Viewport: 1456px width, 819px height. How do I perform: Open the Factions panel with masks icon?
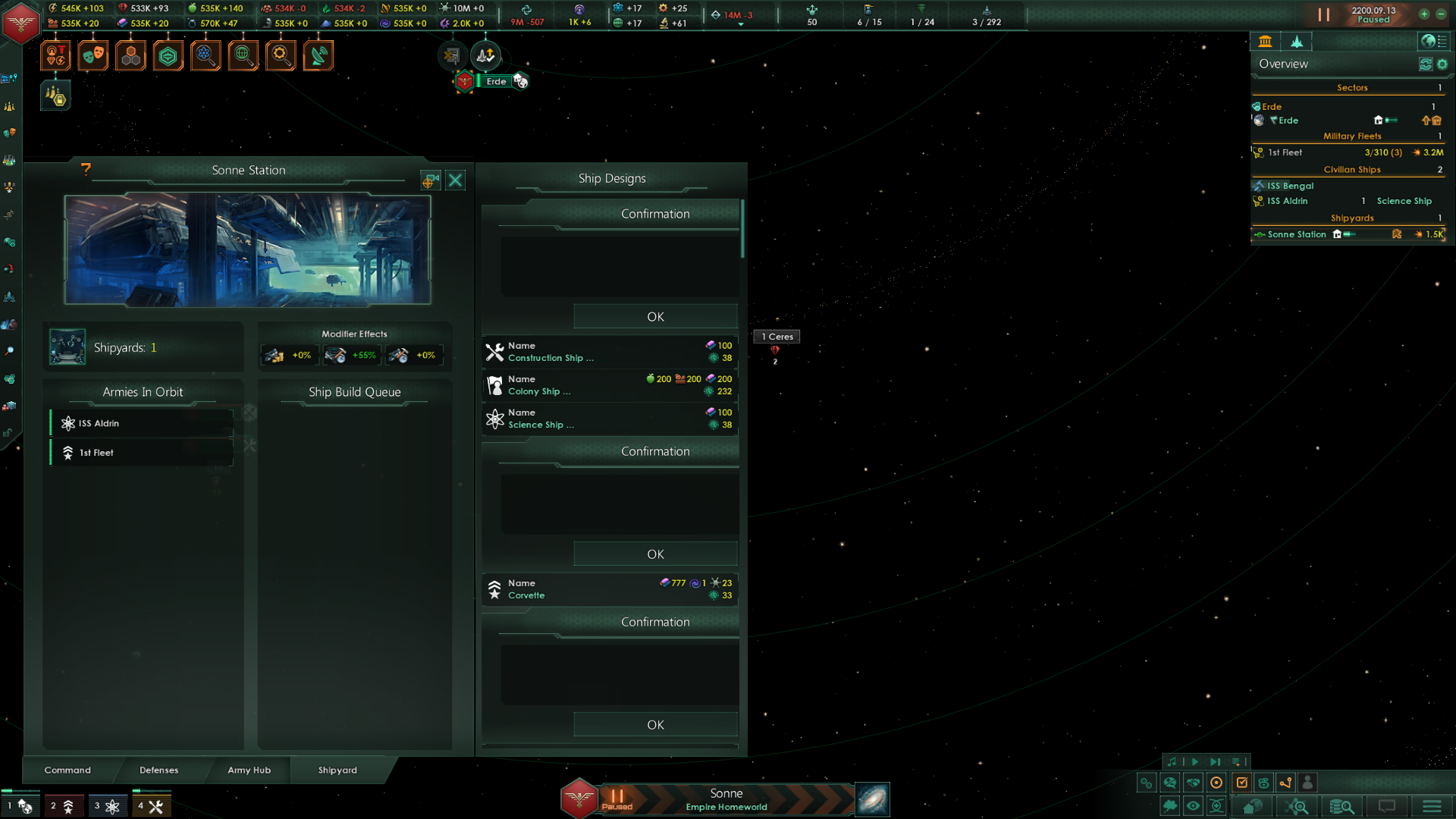(93, 55)
